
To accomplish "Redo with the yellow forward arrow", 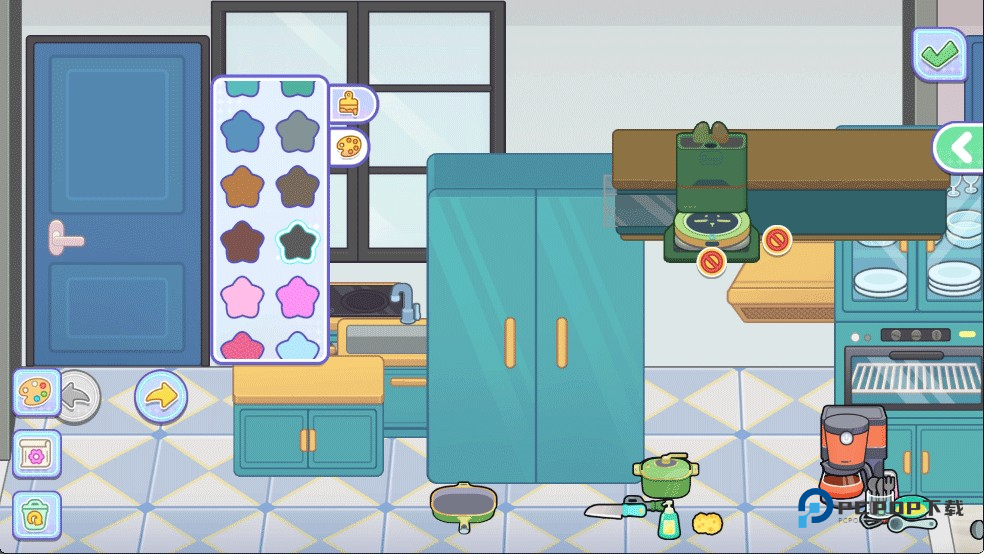I will click(160, 396).
